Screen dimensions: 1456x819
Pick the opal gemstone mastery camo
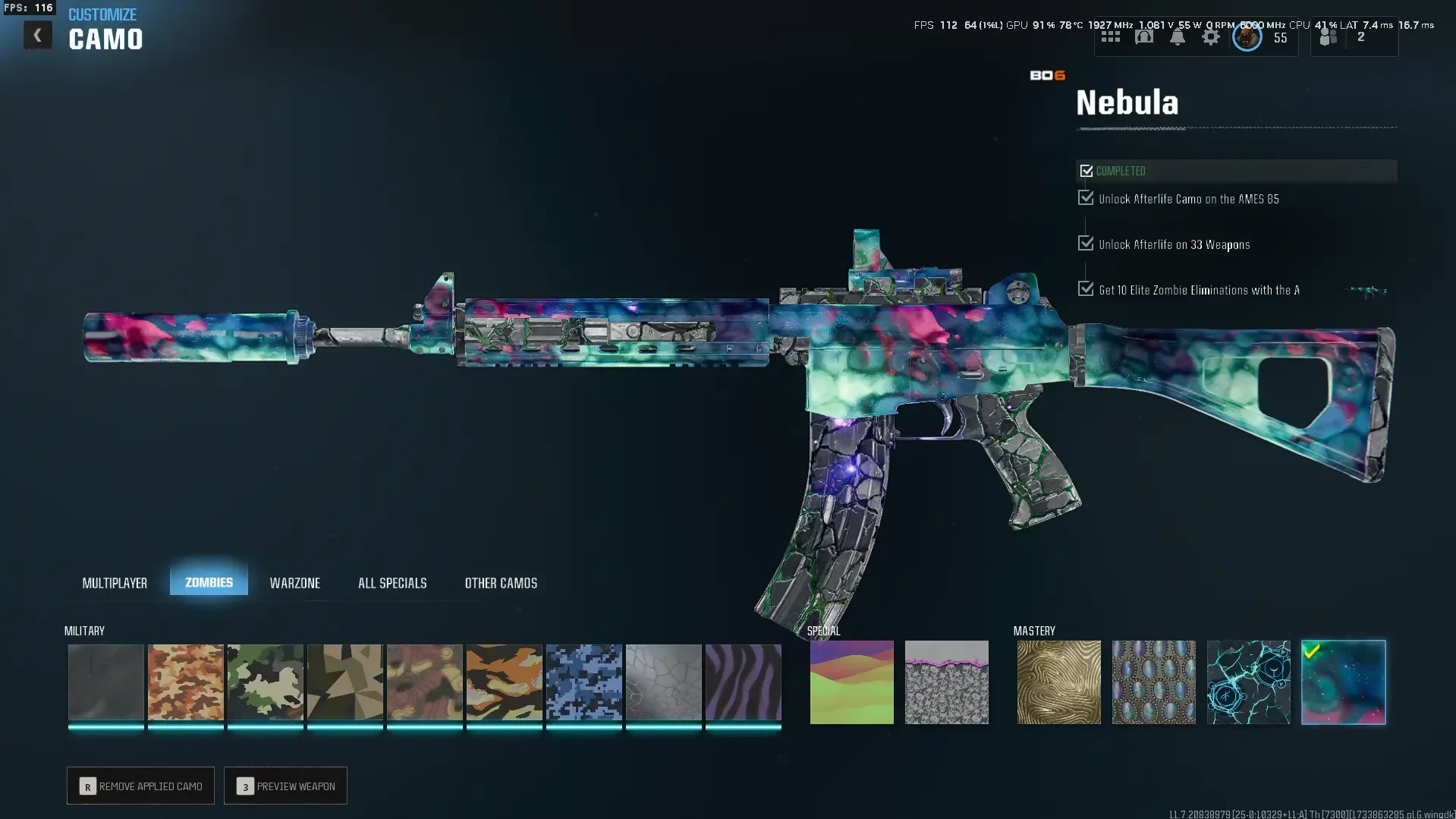pos(1153,682)
